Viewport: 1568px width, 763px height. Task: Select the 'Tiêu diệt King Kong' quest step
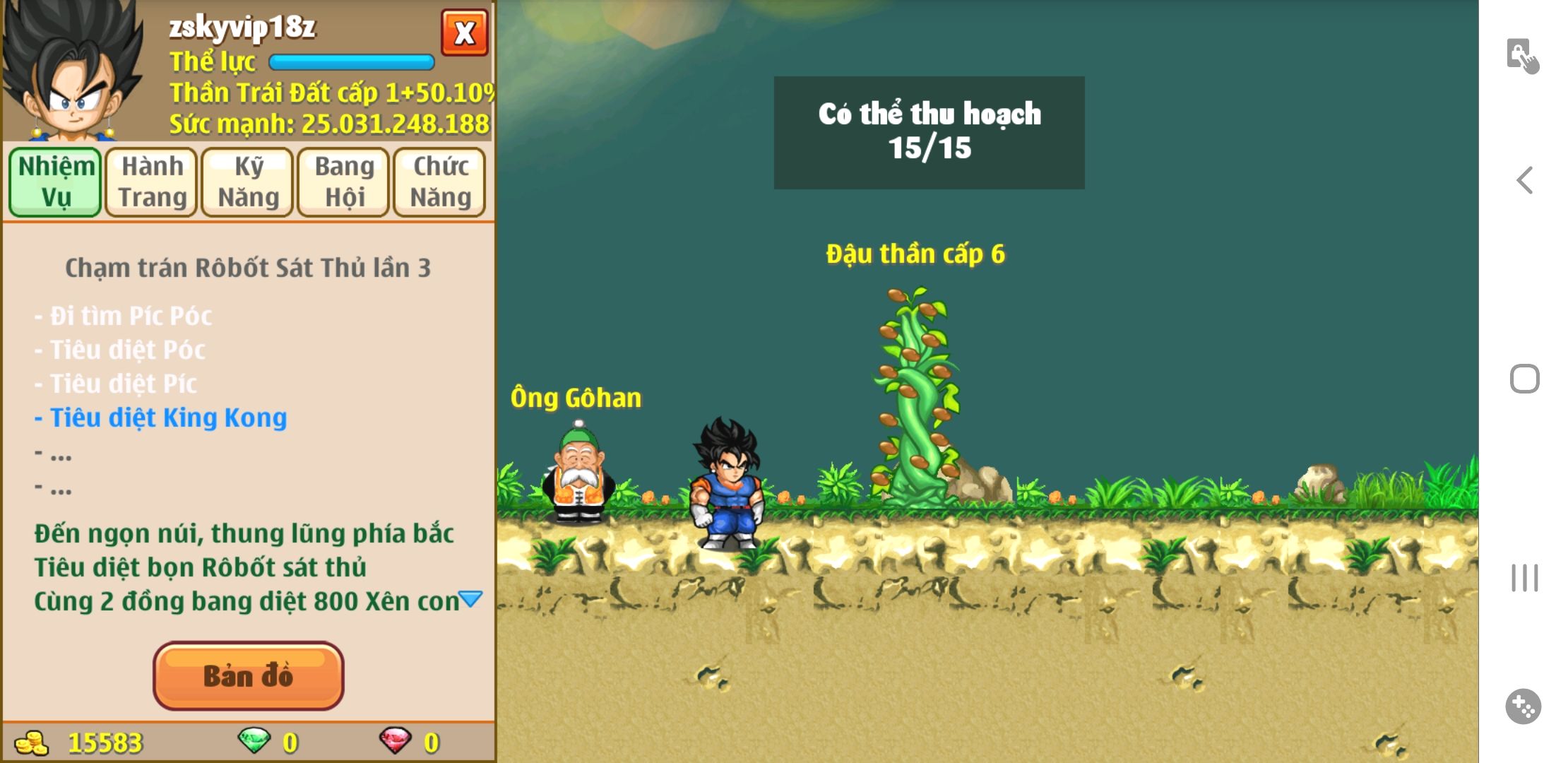(168, 418)
